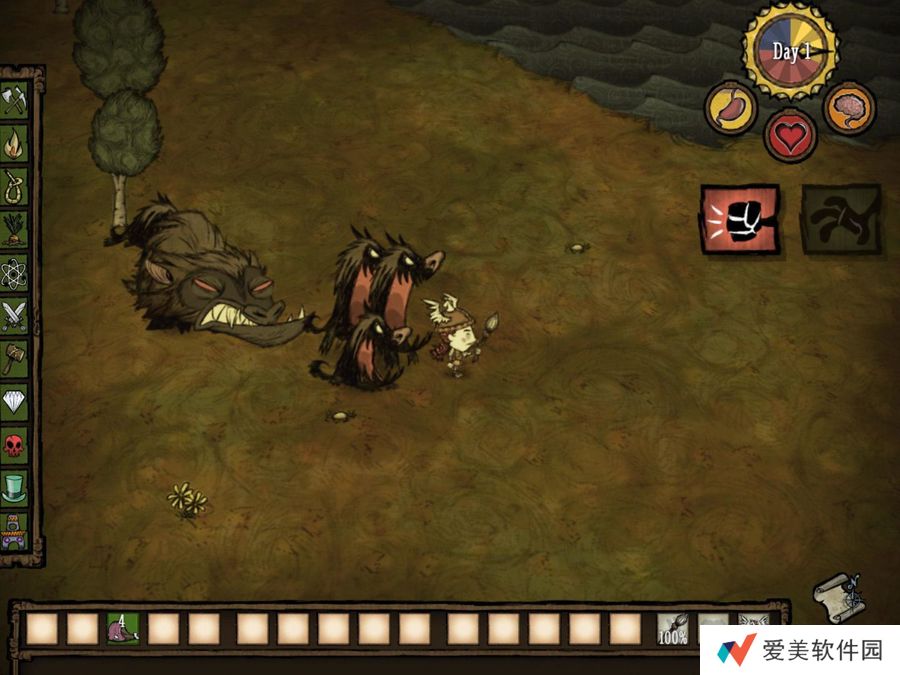
Task: Tap the heart health meter badge
Action: 790,135
